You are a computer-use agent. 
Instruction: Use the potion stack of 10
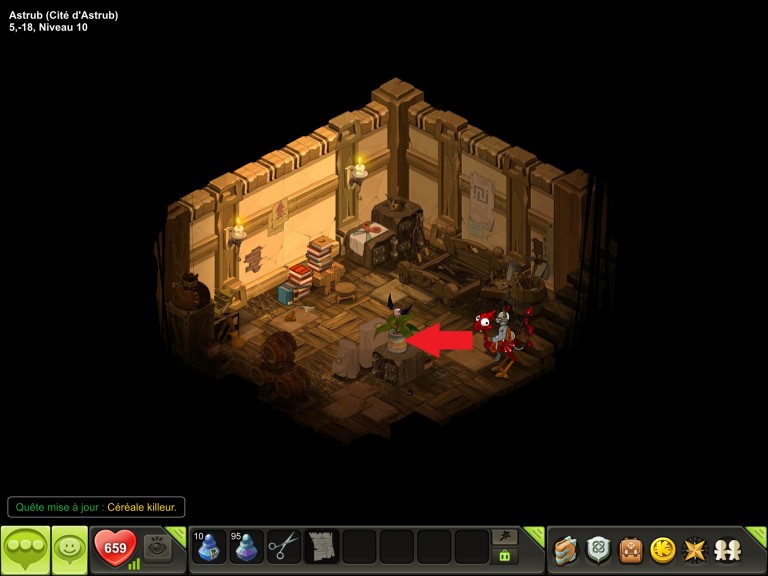point(209,547)
